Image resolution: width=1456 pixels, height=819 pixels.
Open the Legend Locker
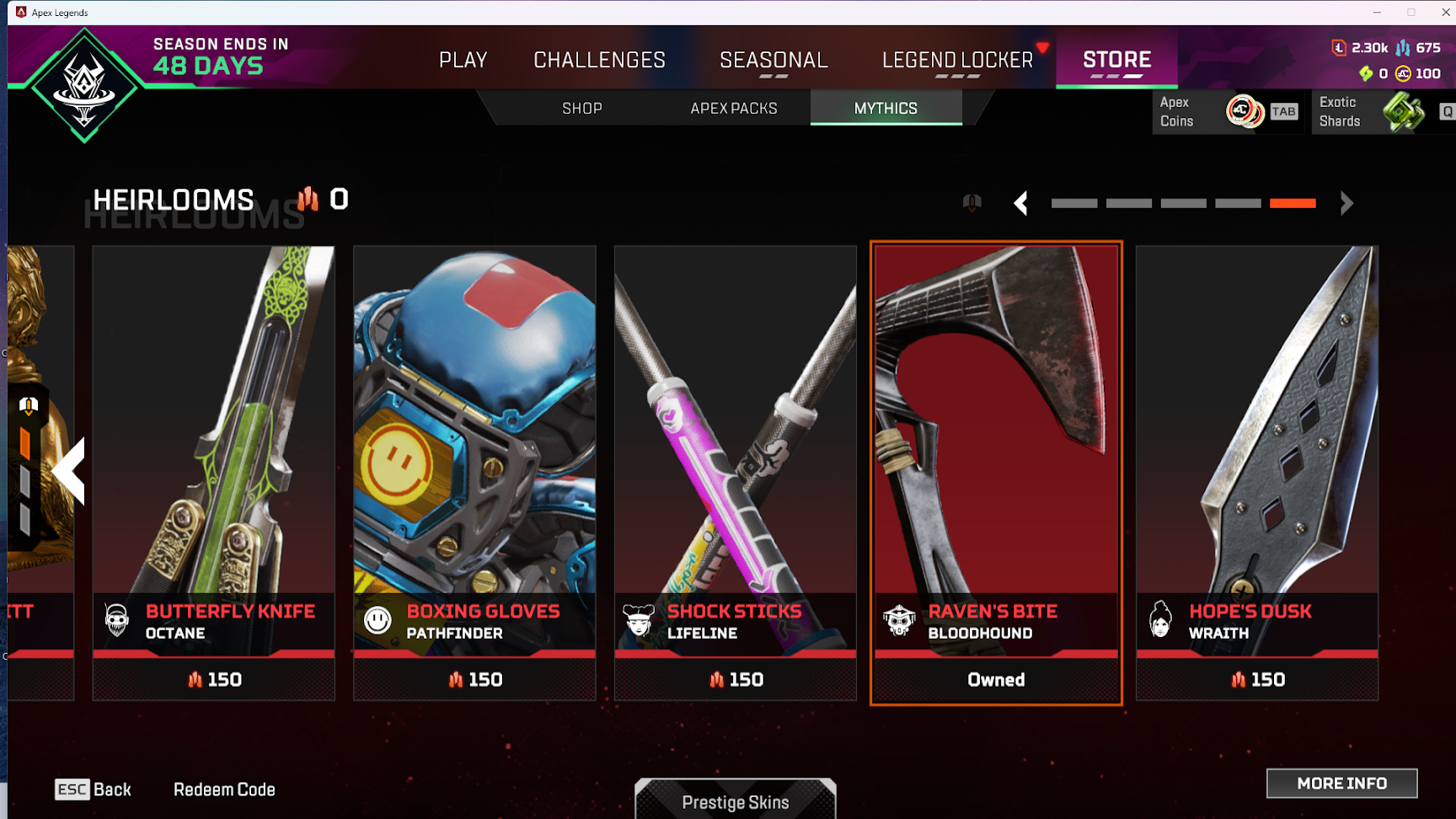click(x=957, y=60)
